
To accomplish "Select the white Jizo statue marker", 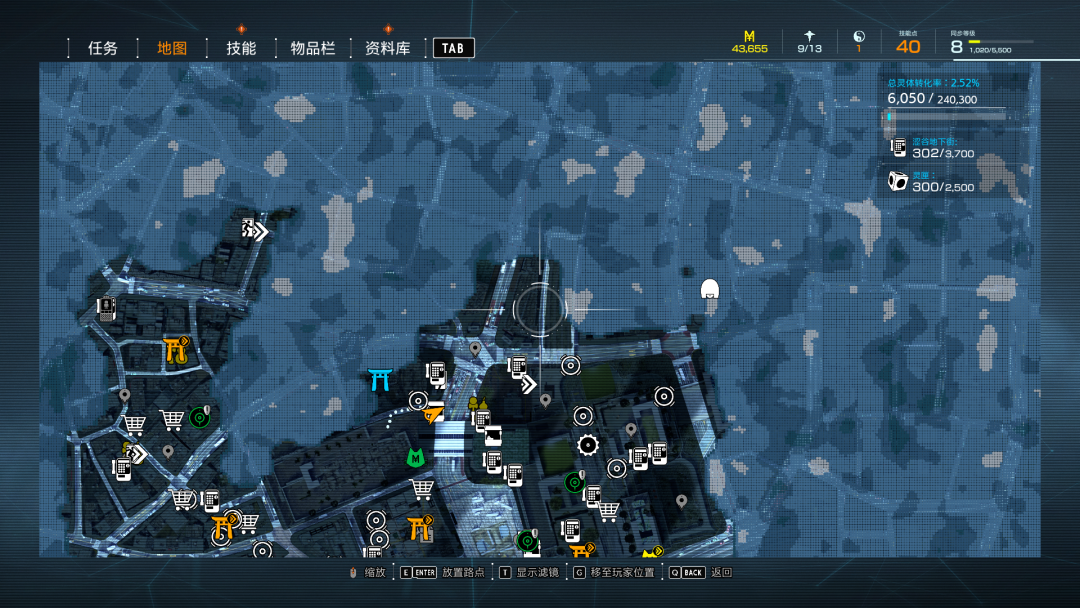I will tap(710, 290).
